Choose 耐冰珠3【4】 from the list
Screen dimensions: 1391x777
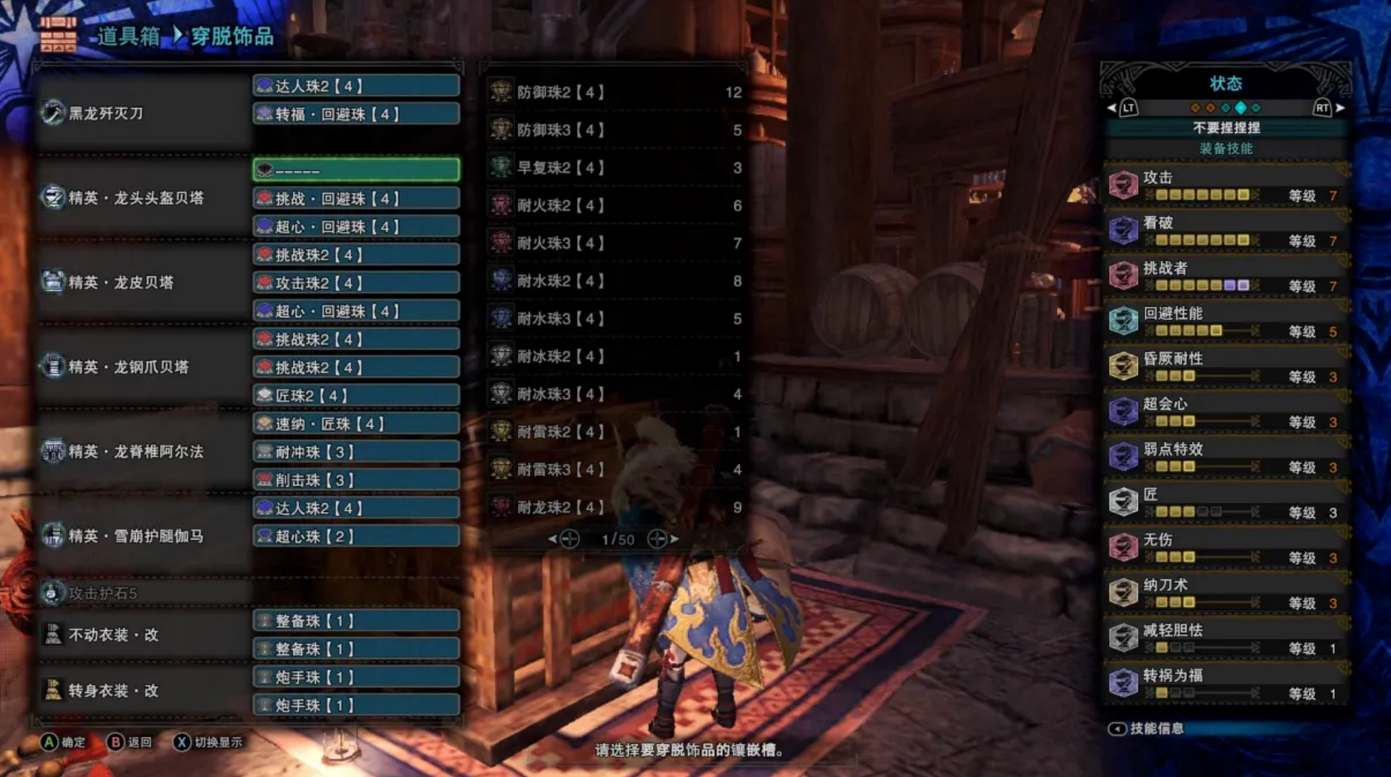coord(615,394)
